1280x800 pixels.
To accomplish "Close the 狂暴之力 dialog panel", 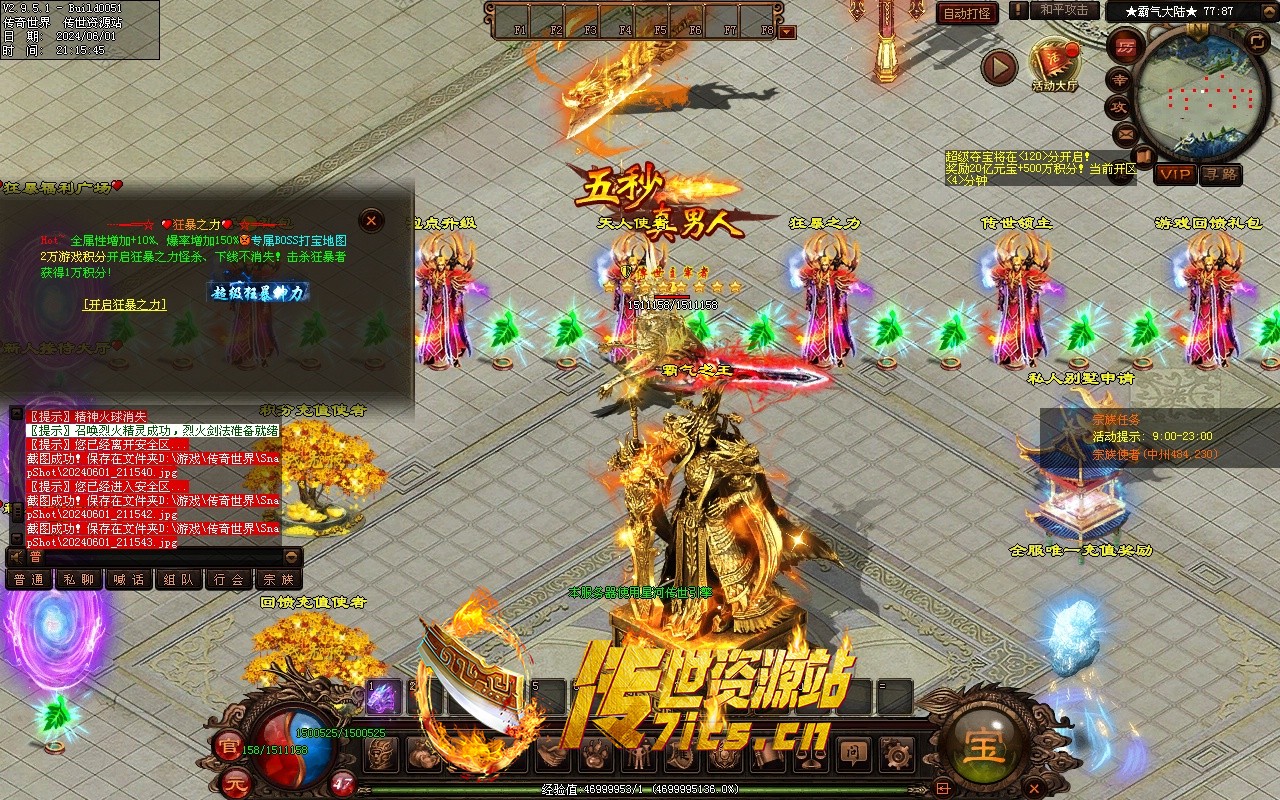I will point(371,220).
